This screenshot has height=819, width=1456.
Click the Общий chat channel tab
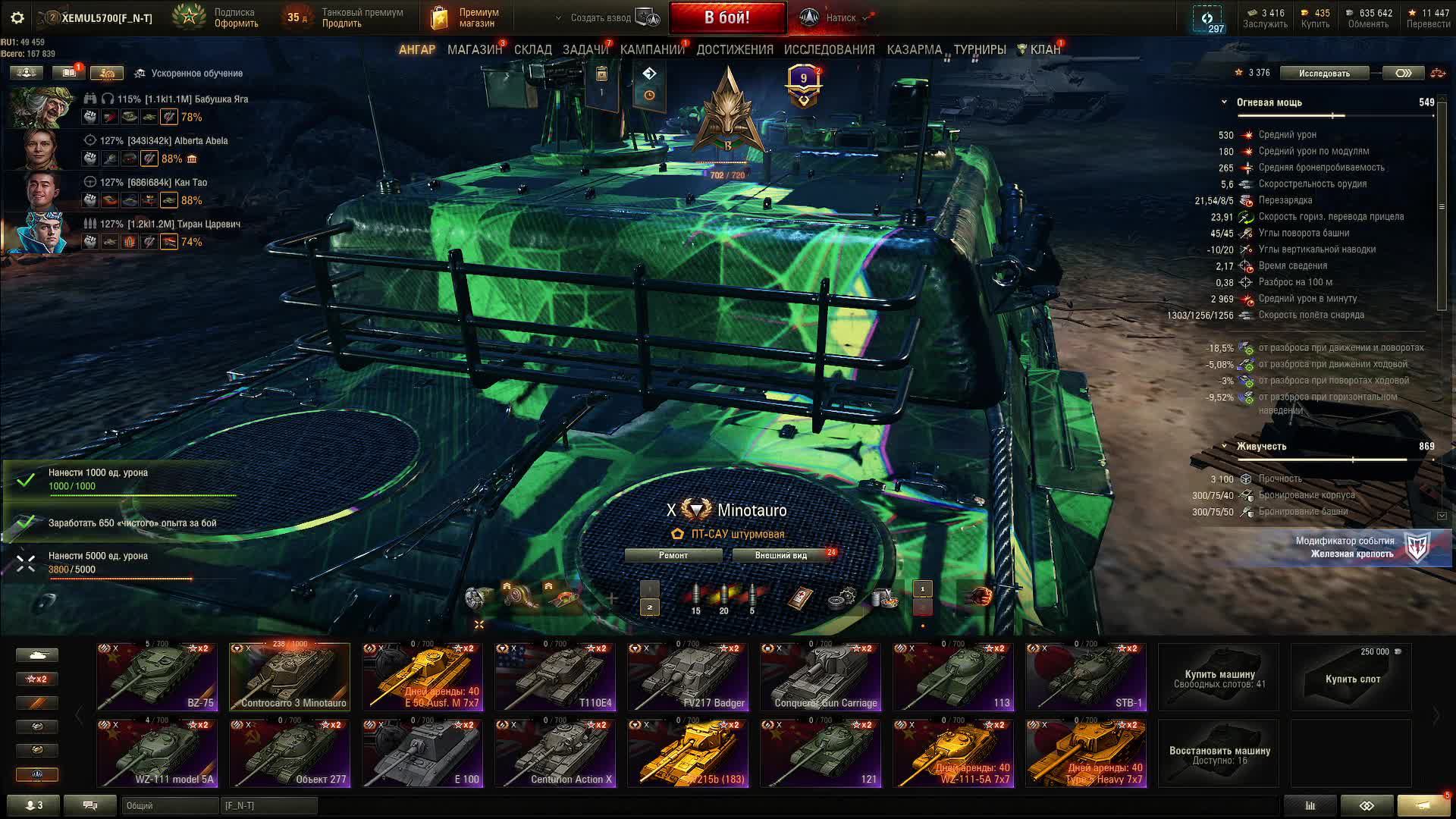tap(169, 805)
